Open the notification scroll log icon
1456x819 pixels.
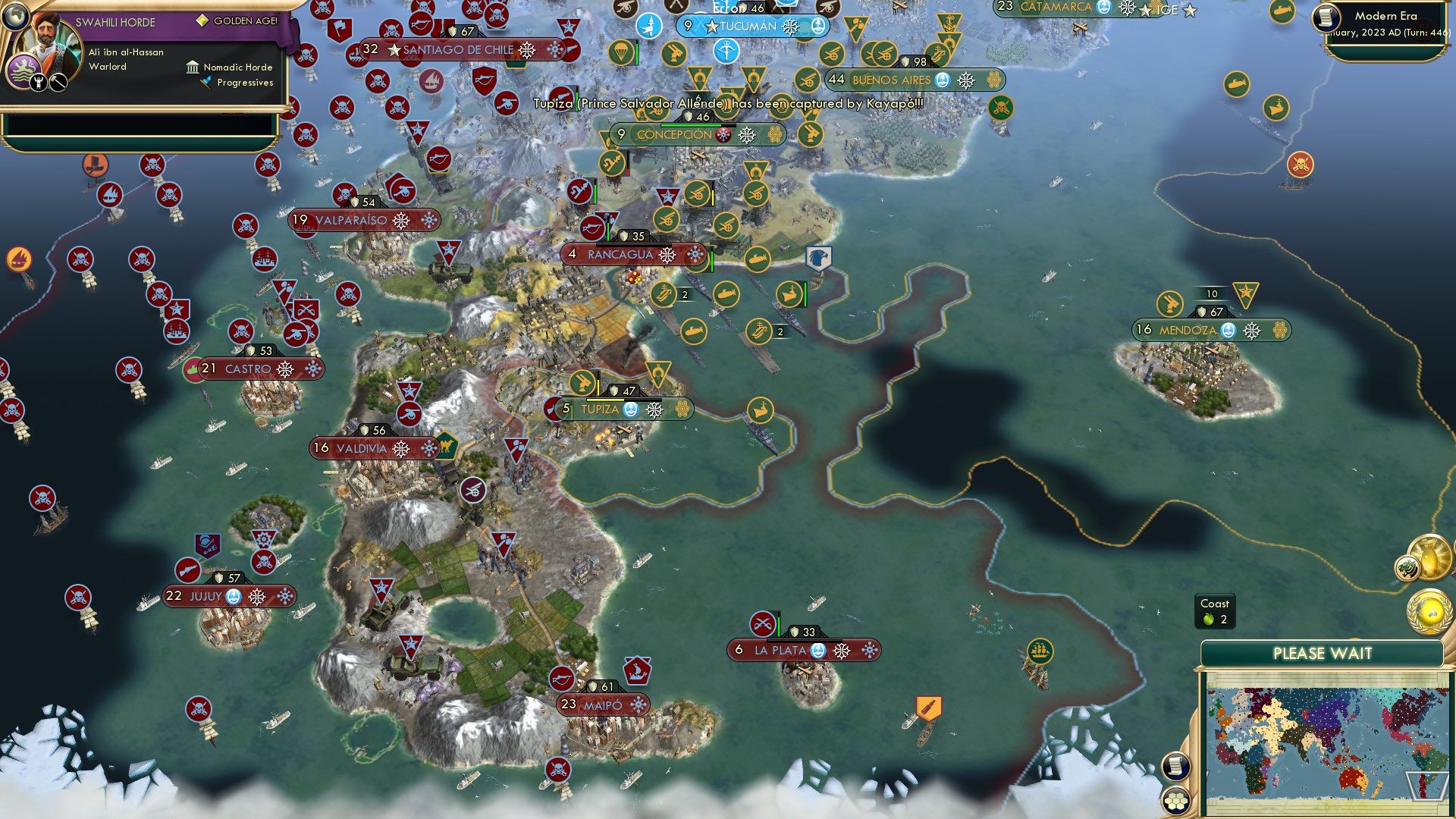(1175, 766)
